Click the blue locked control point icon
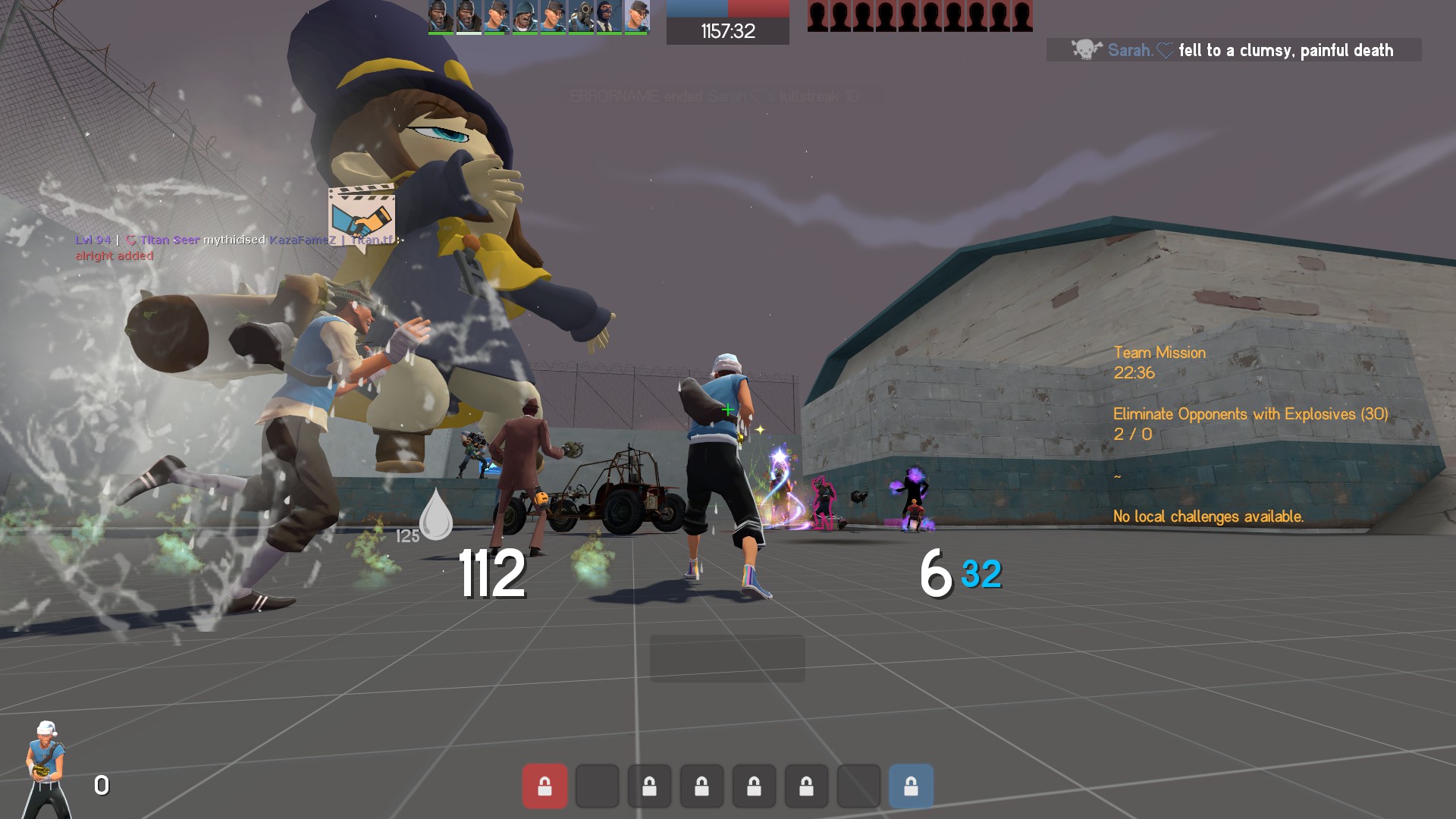This screenshot has height=819, width=1456. pyautogui.click(x=911, y=786)
